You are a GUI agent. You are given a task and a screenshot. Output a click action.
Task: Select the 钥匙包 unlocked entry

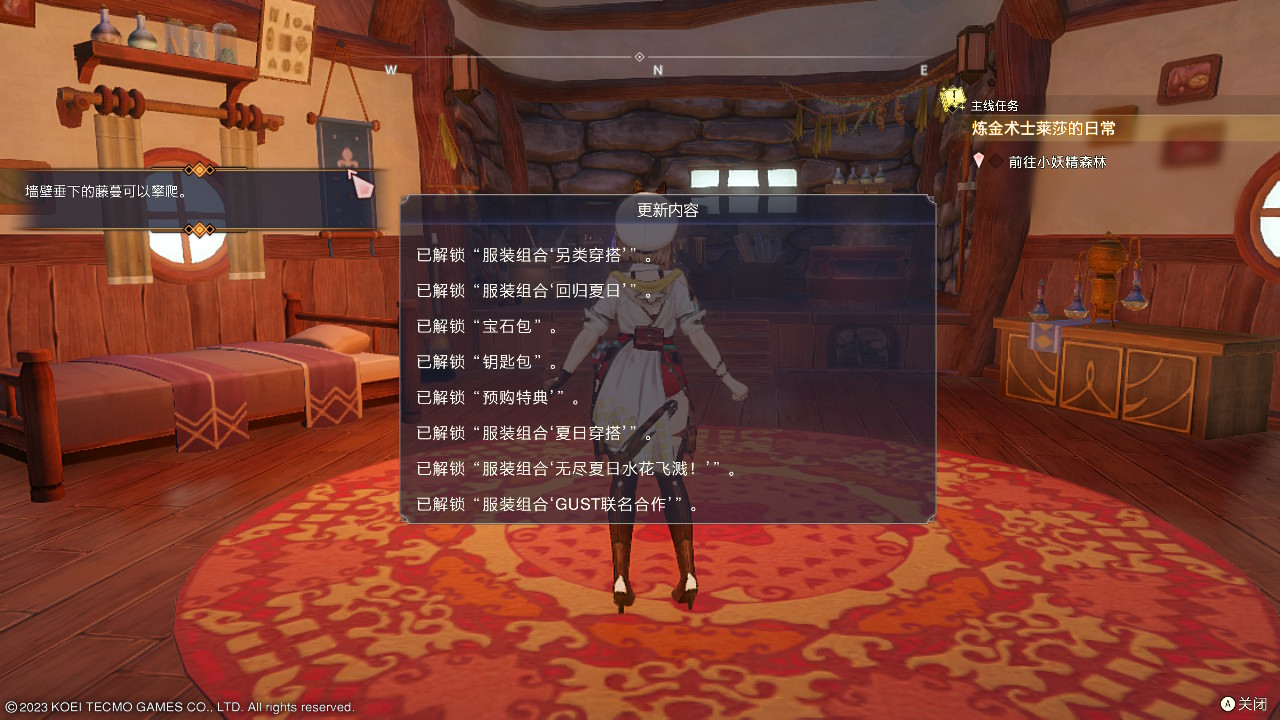[x=485, y=362]
